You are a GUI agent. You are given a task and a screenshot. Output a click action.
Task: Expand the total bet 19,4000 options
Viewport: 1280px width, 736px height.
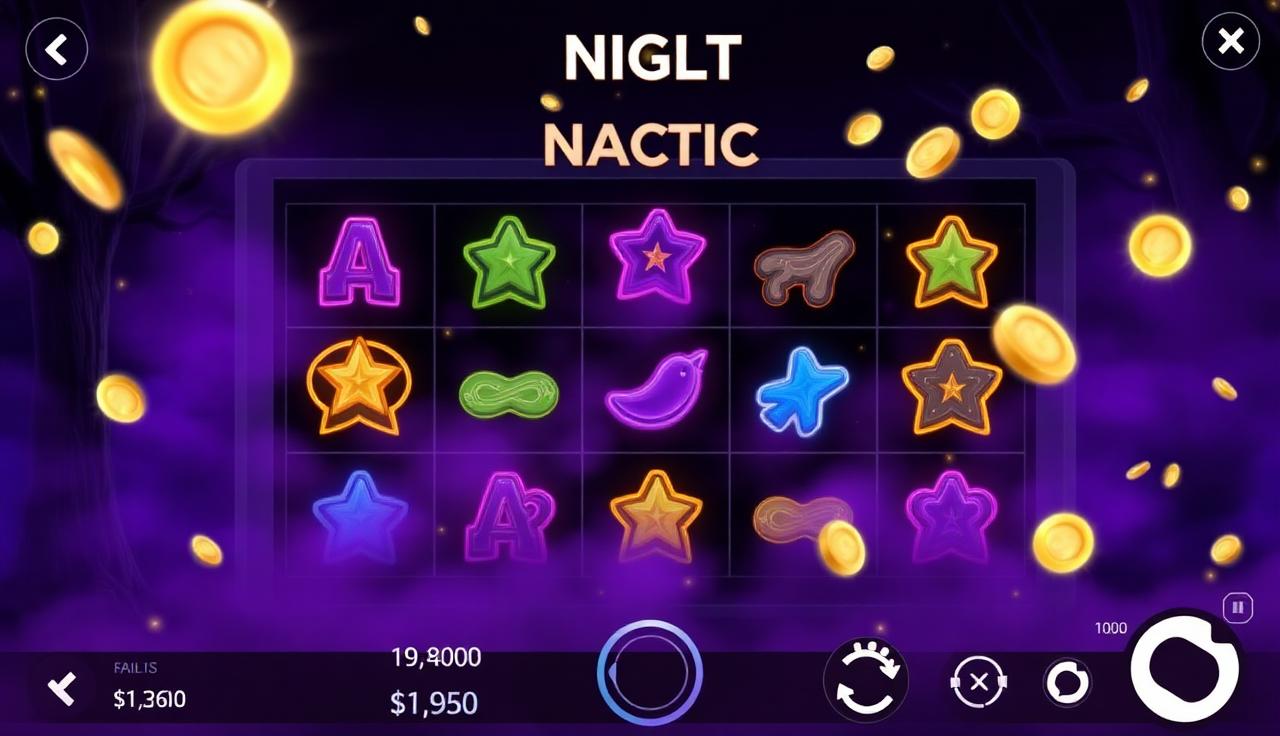pos(434,657)
